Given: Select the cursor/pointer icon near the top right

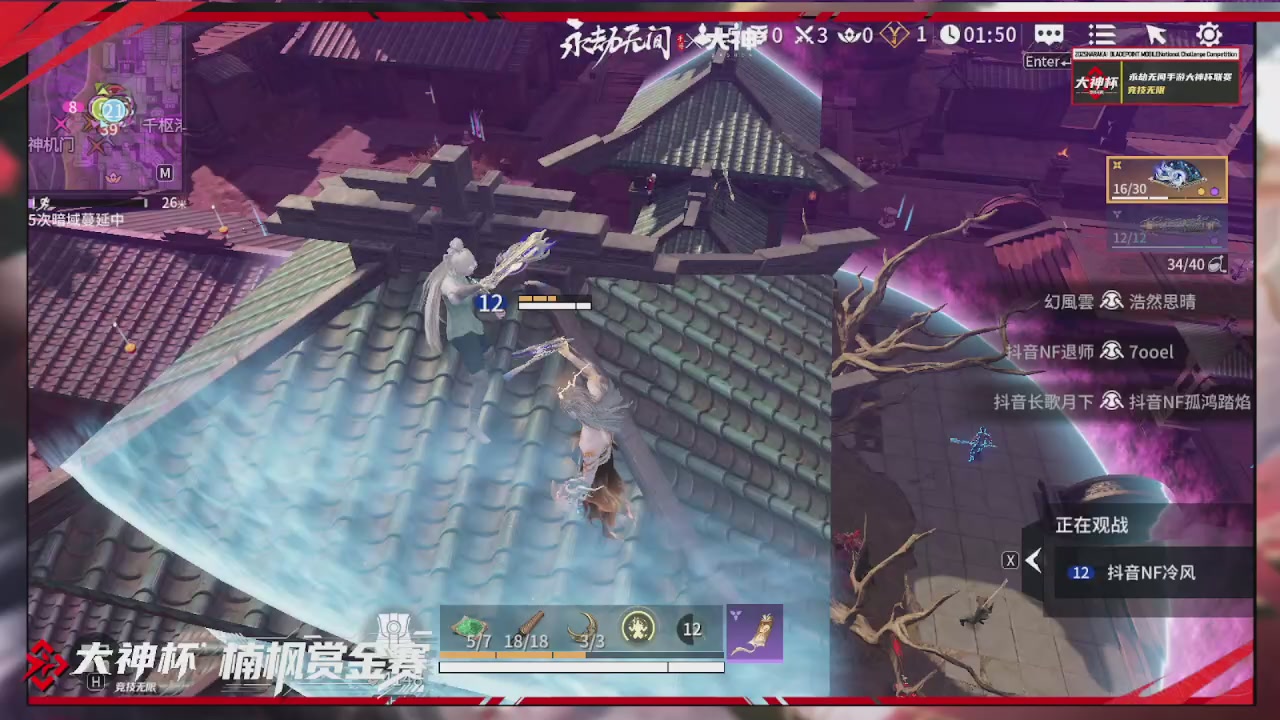Looking at the screenshot, I should [1156, 35].
